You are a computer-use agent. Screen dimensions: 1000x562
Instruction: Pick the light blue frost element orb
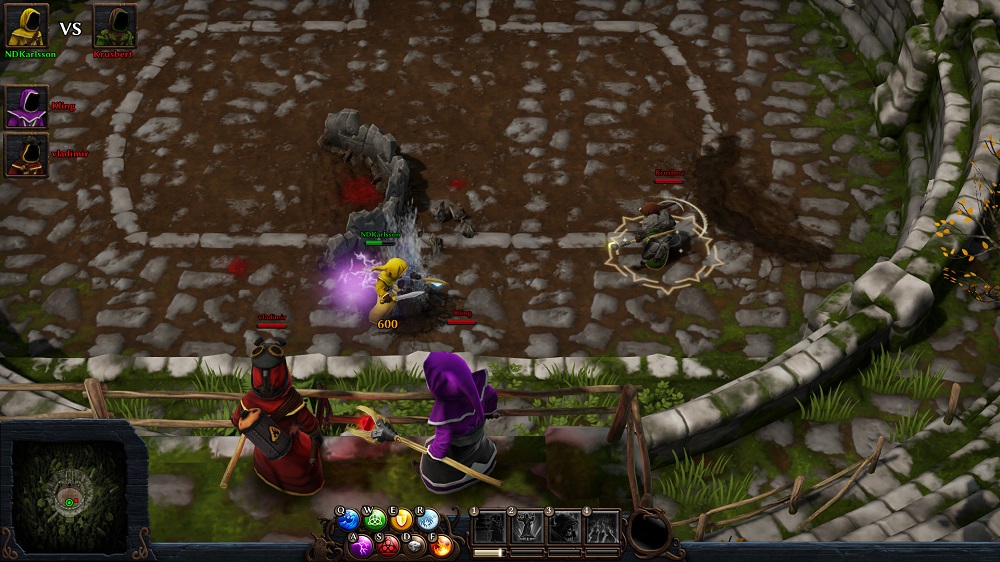(x=428, y=520)
